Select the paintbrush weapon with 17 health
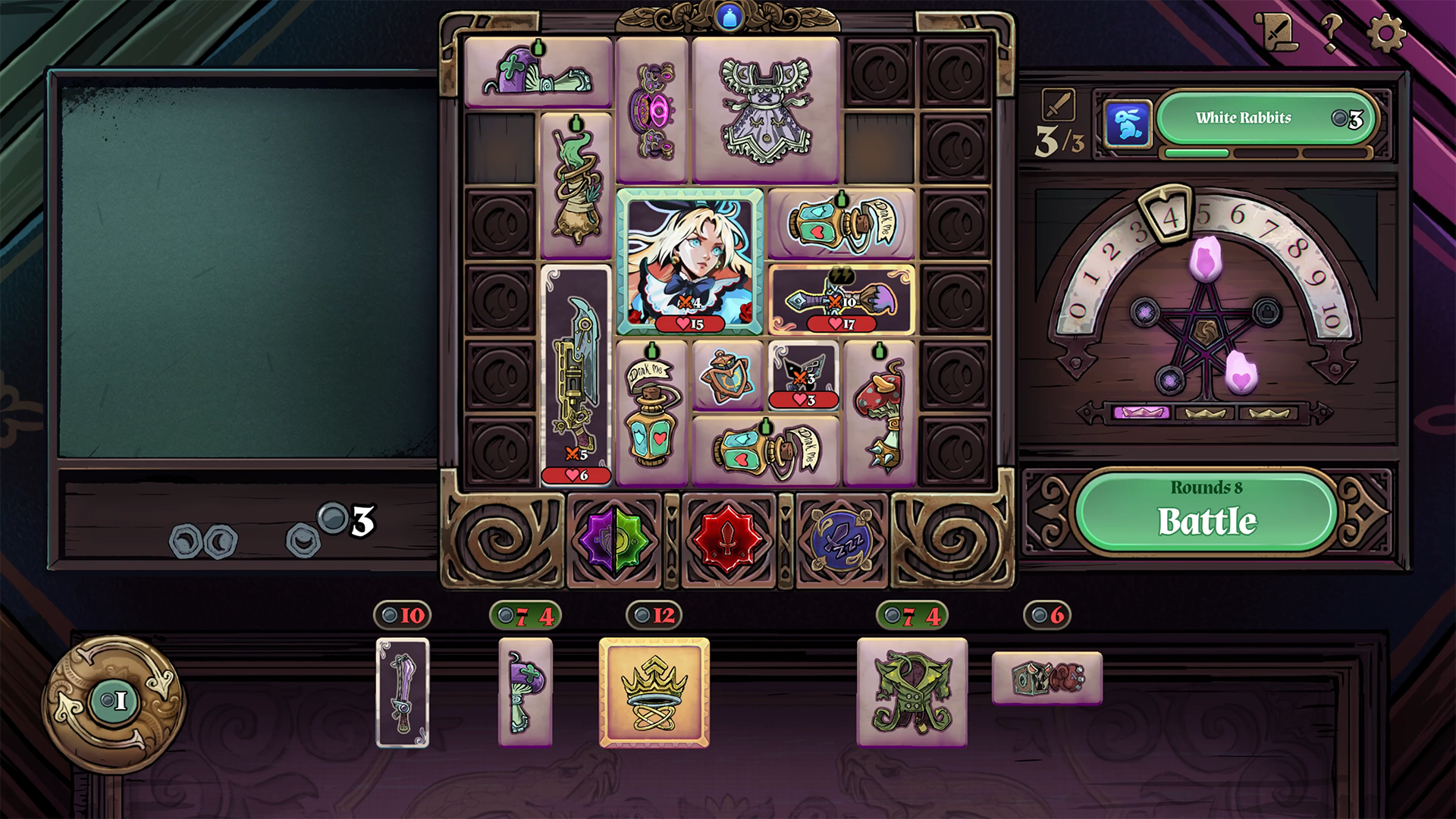Viewport: 1456px width, 819px height. tap(841, 299)
